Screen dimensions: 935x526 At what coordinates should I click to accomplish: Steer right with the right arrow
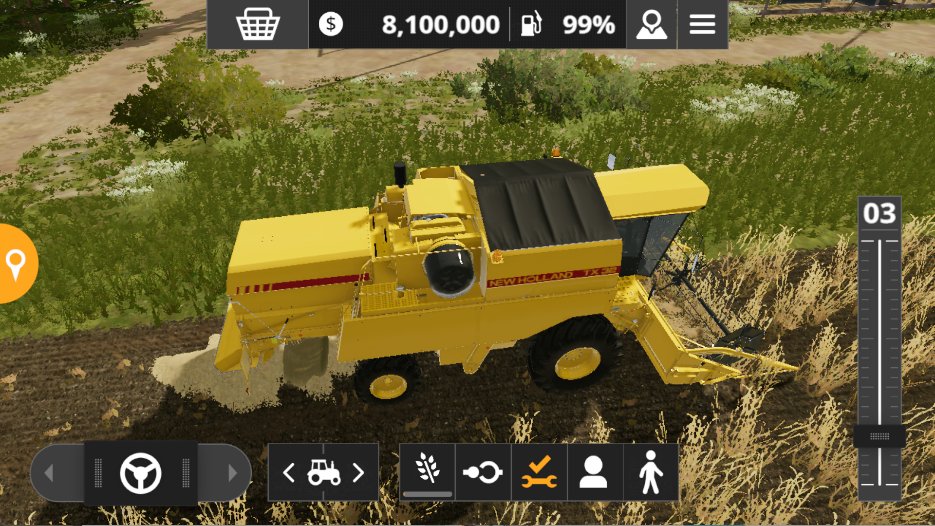[233, 473]
